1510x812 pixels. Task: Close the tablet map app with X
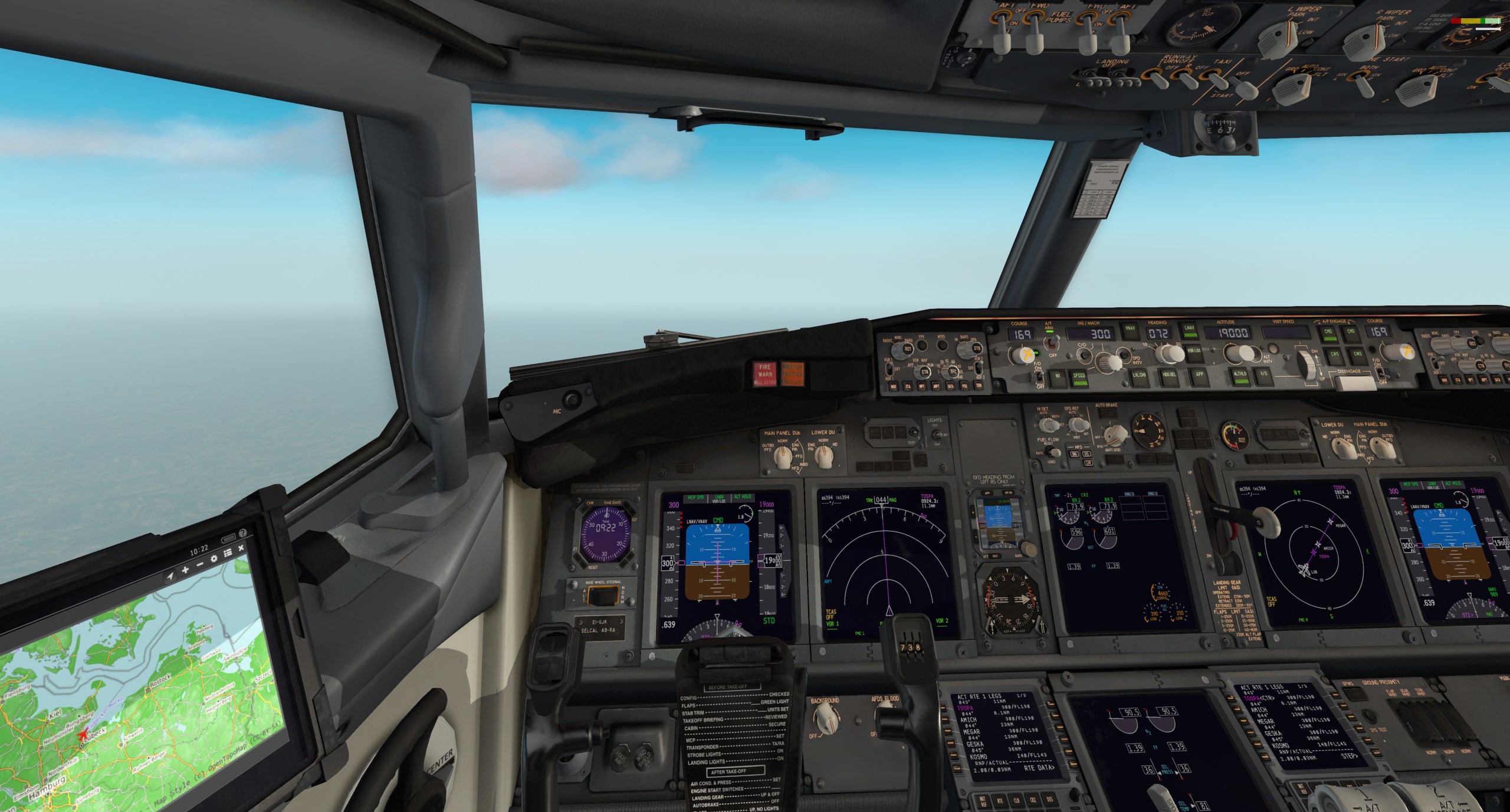click(241, 548)
